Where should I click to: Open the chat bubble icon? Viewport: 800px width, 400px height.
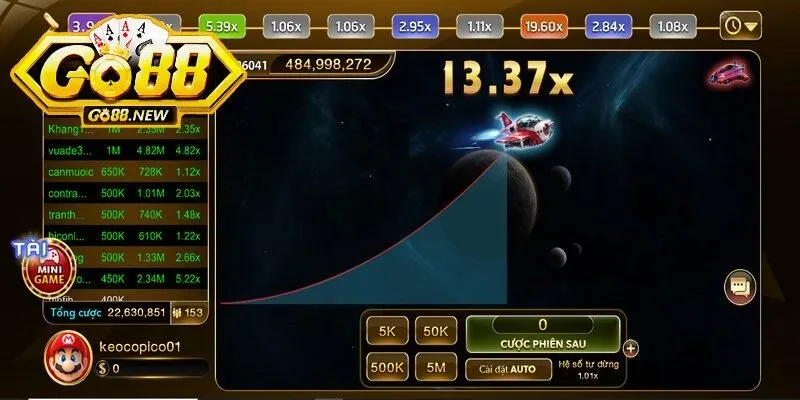(740, 287)
